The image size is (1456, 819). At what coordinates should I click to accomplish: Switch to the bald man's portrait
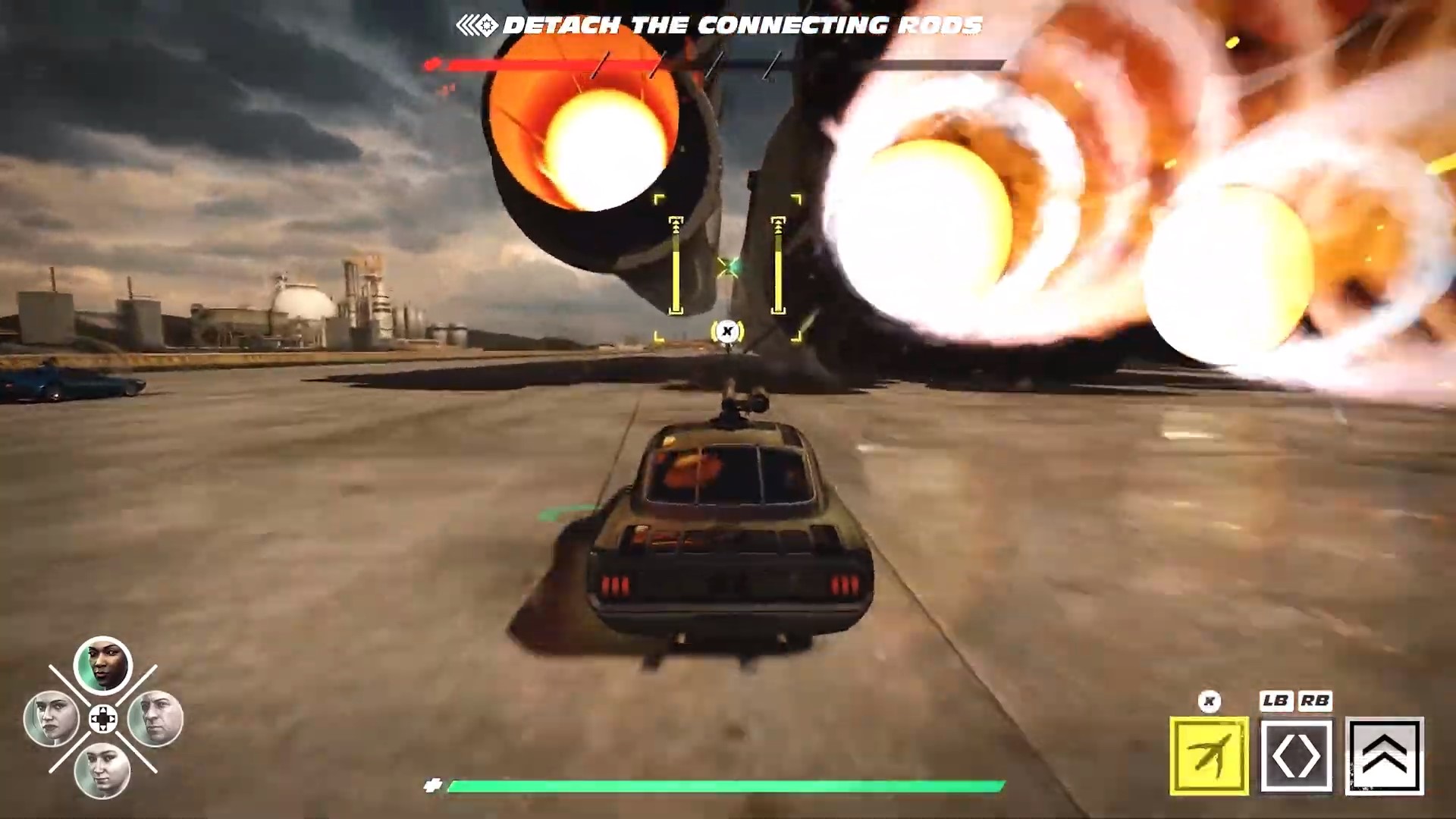click(155, 717)
